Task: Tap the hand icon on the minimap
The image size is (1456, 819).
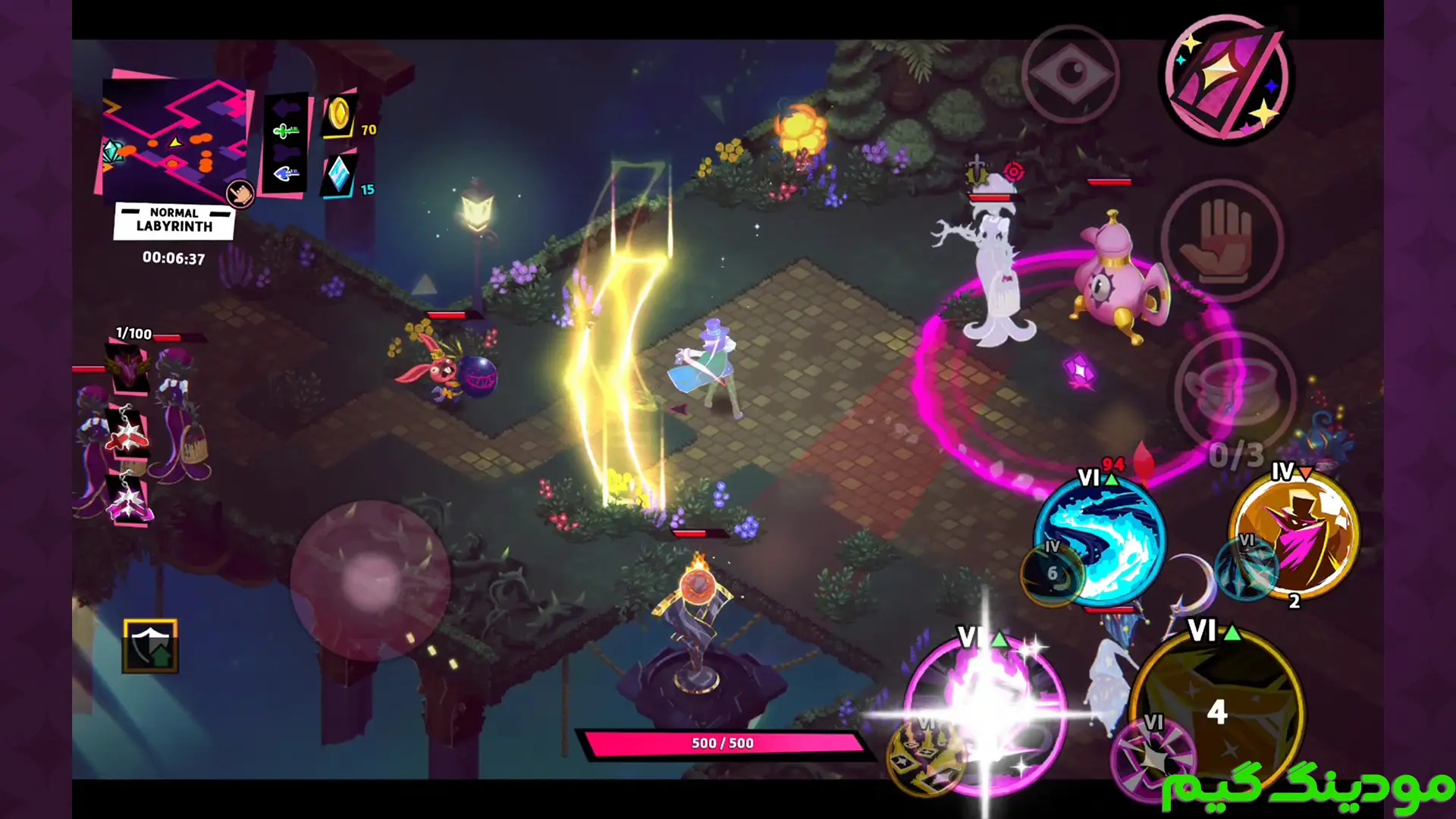Action: point(240,194)
